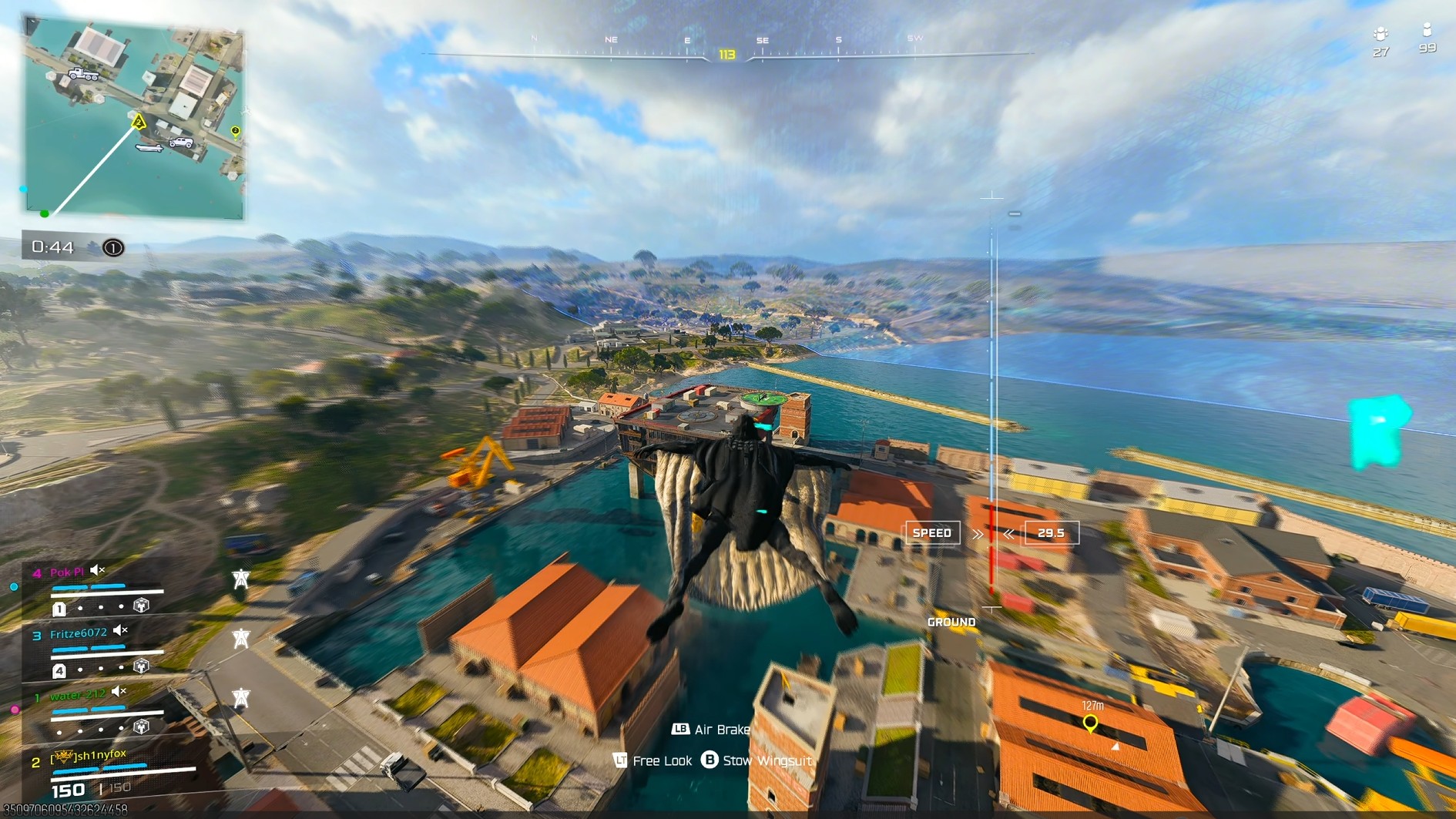Click the left chevron beside the speed readout

click(1008, 532)
